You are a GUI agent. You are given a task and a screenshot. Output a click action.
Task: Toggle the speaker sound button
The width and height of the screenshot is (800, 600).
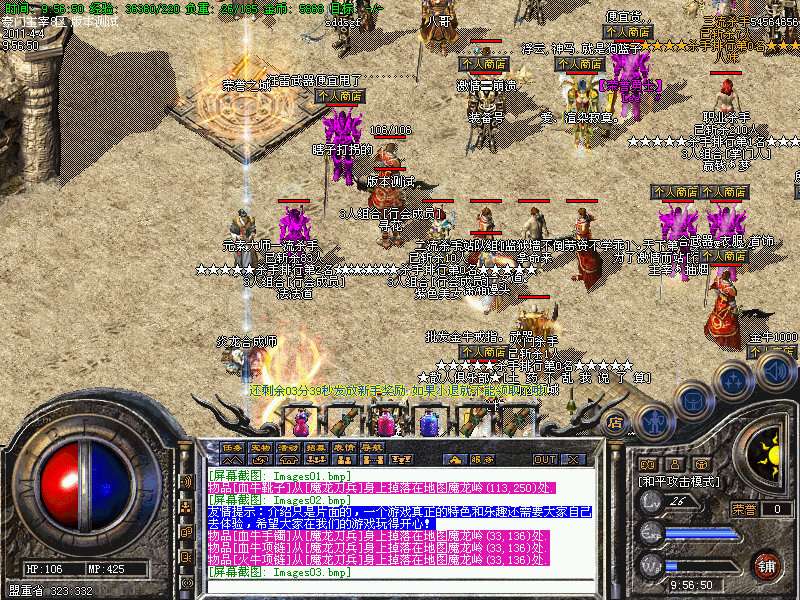(775, 371)
